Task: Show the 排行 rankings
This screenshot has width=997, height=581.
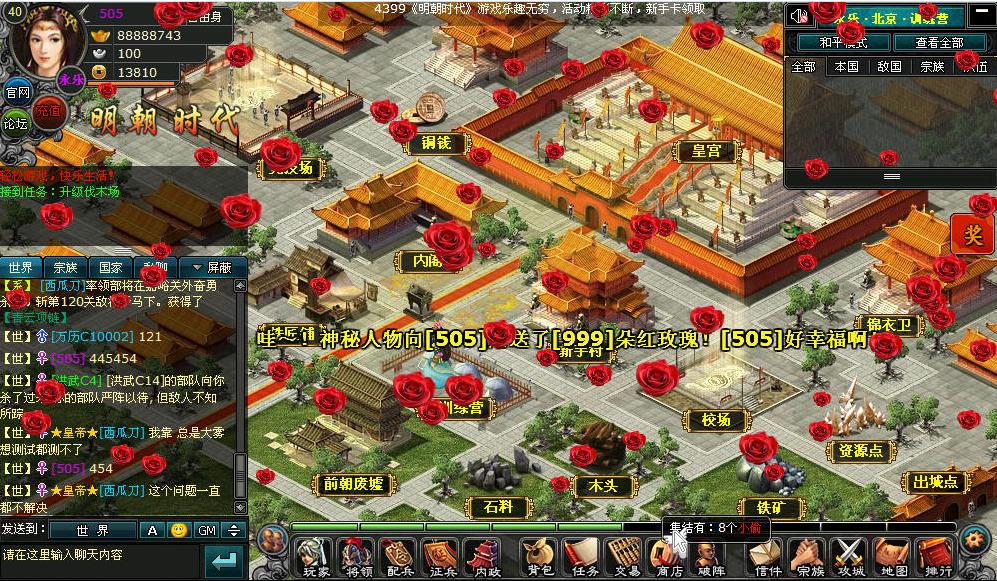Action: pyautogui.click(x=936, y=557)
